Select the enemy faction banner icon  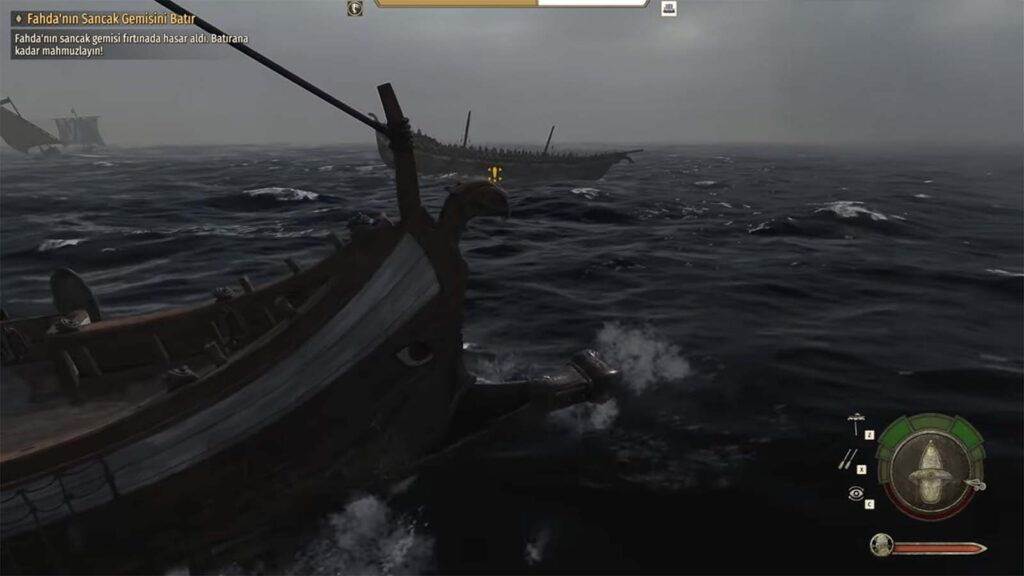tap(669, 8)
